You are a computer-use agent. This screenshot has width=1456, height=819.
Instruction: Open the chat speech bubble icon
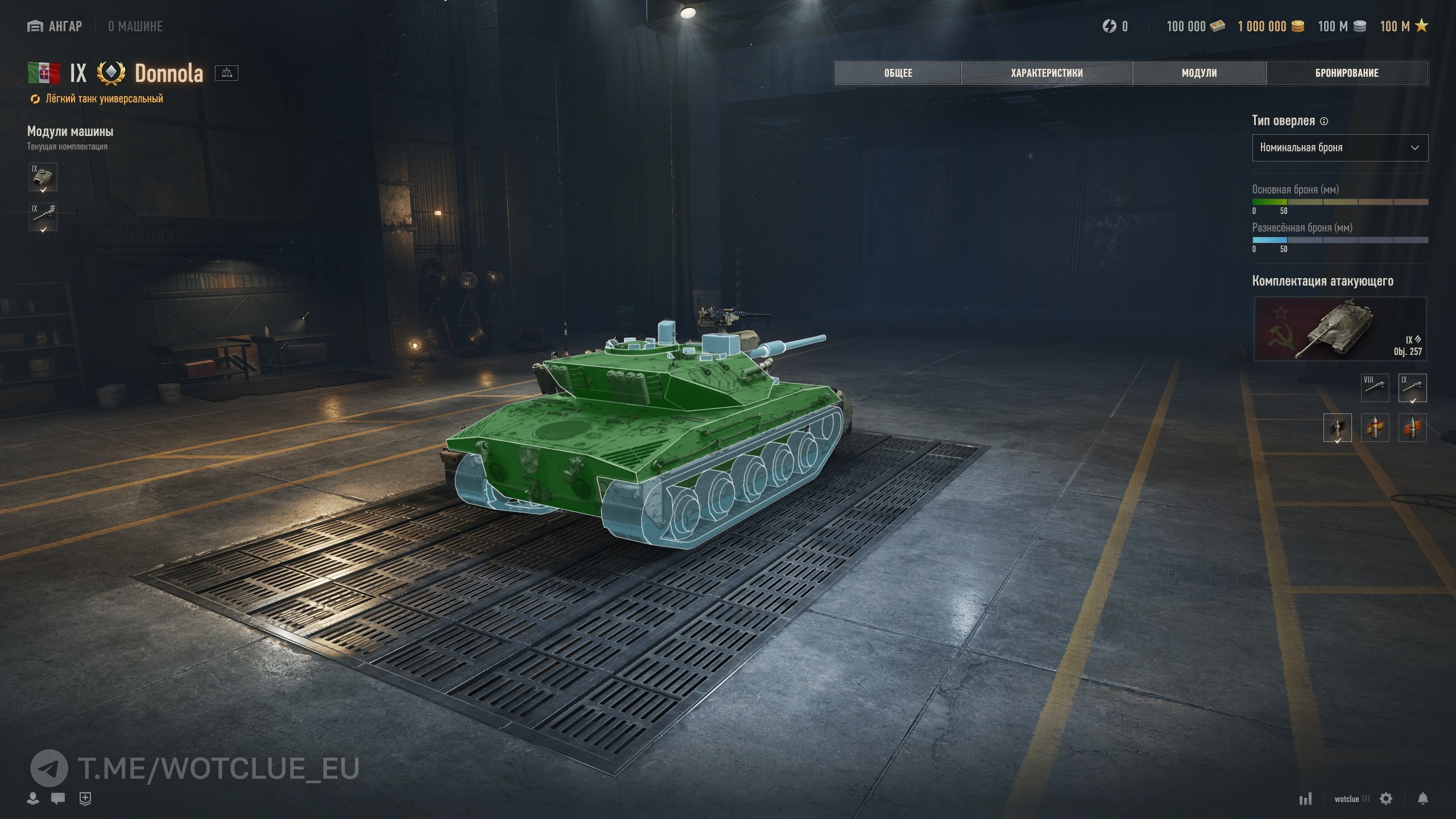57,799
